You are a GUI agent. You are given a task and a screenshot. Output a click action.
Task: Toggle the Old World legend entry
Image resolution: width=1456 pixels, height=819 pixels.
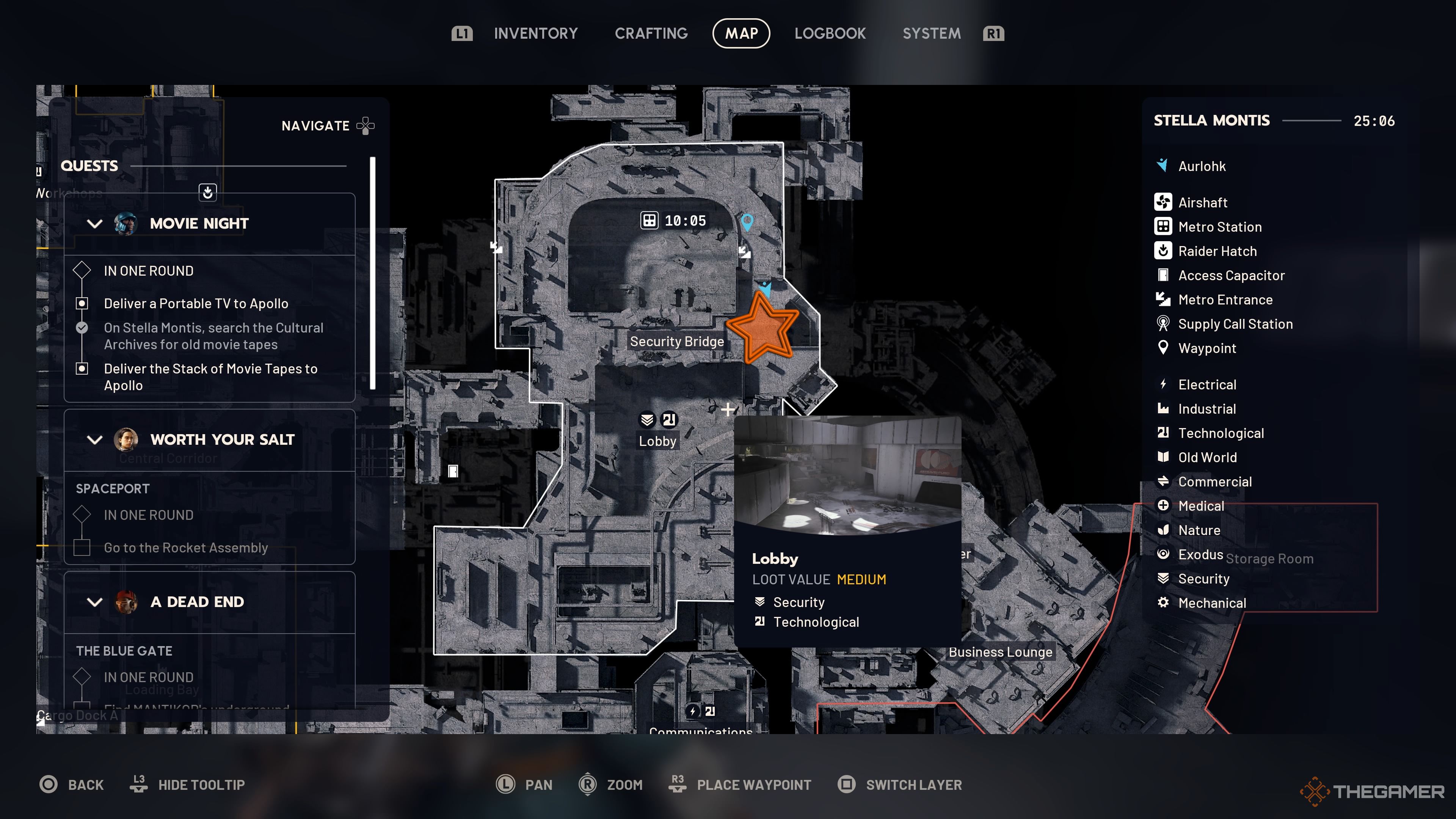tap(1207, 457)
